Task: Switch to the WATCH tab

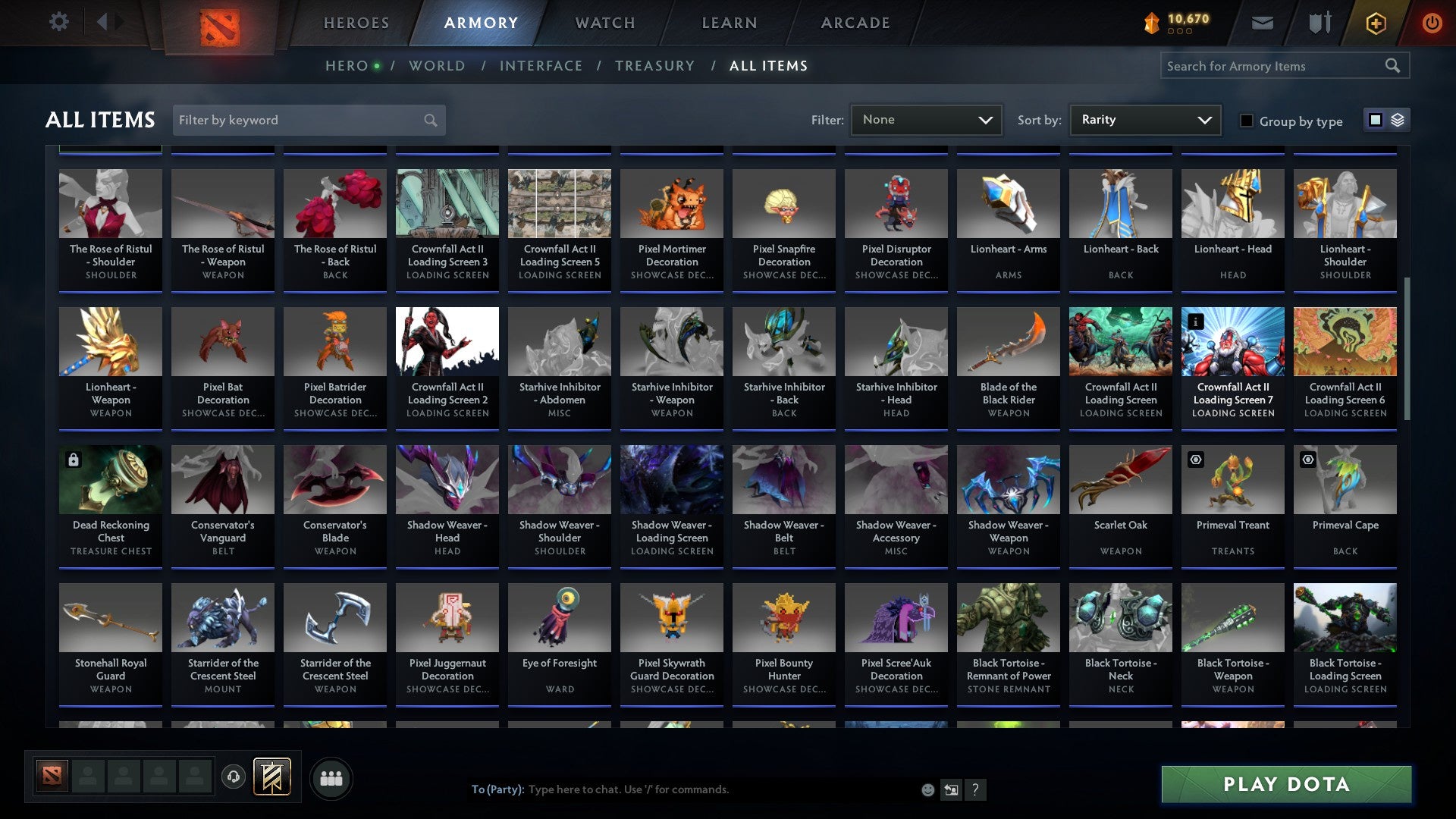Action: pyautogui.click(x=604, y=23)
